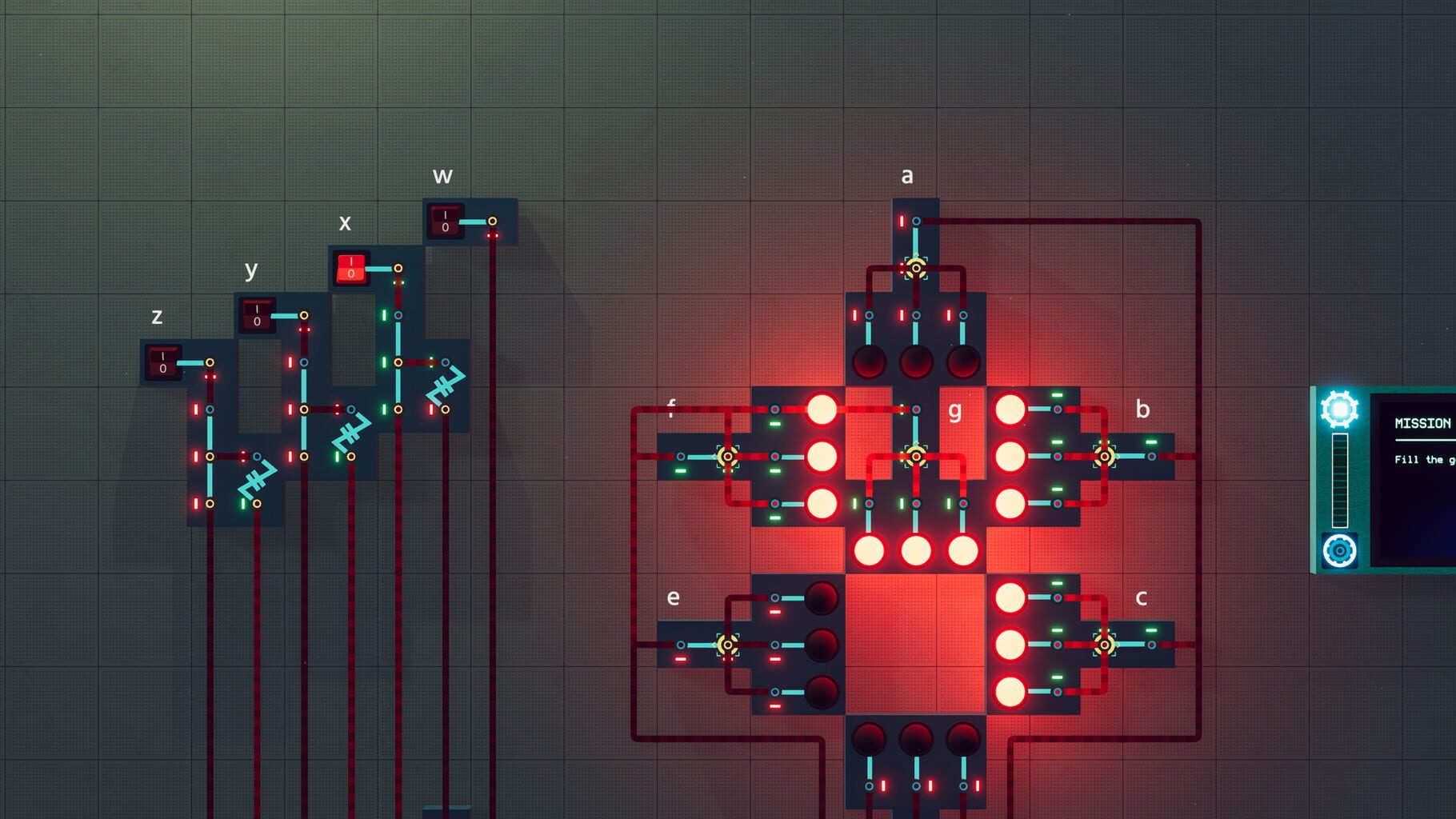Toggle switch y on
Image resolution: width=1456 pixels, height=819 pixels.
click(x=256, y=314)
